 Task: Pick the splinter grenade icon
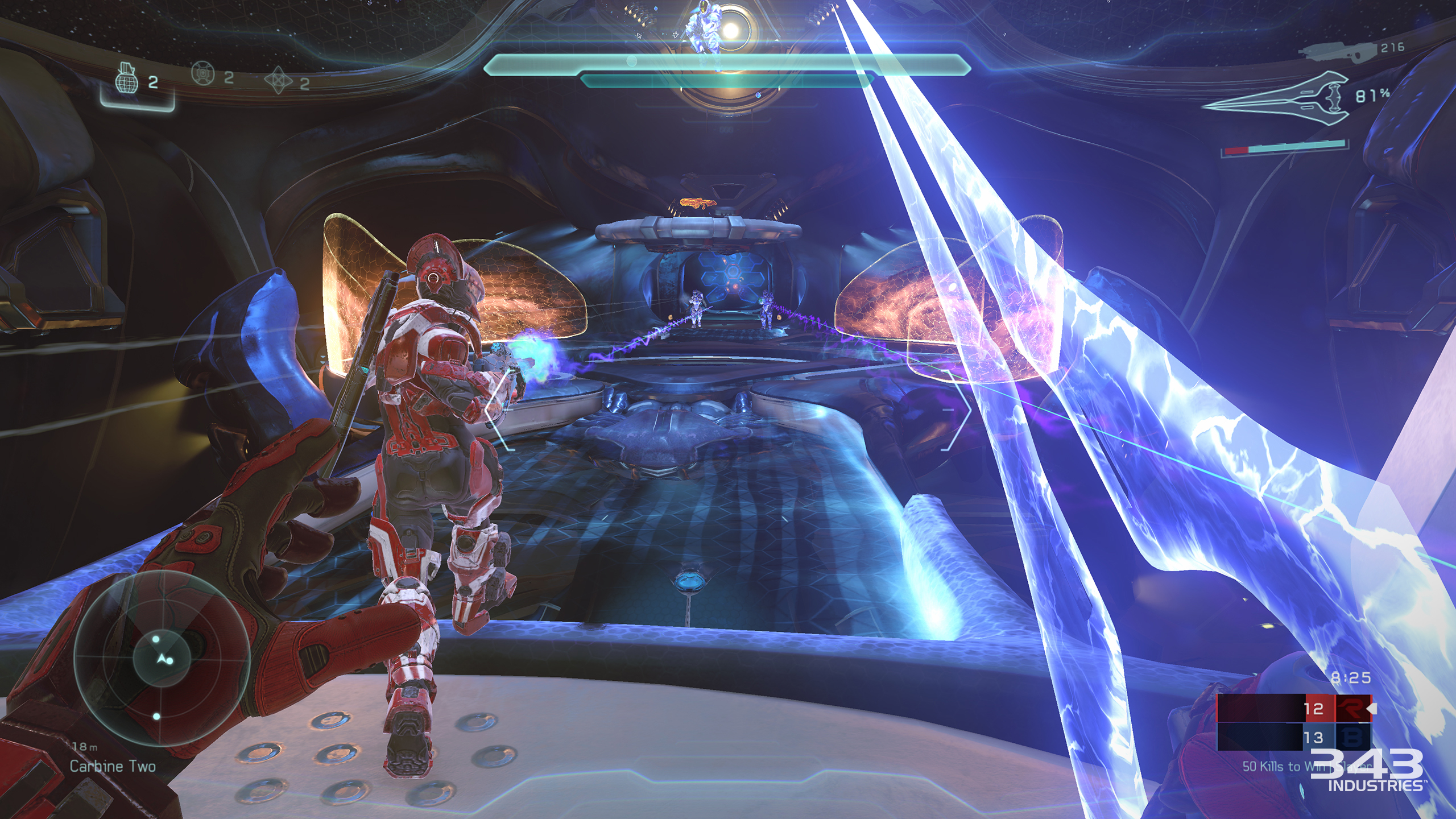[279, 81]
